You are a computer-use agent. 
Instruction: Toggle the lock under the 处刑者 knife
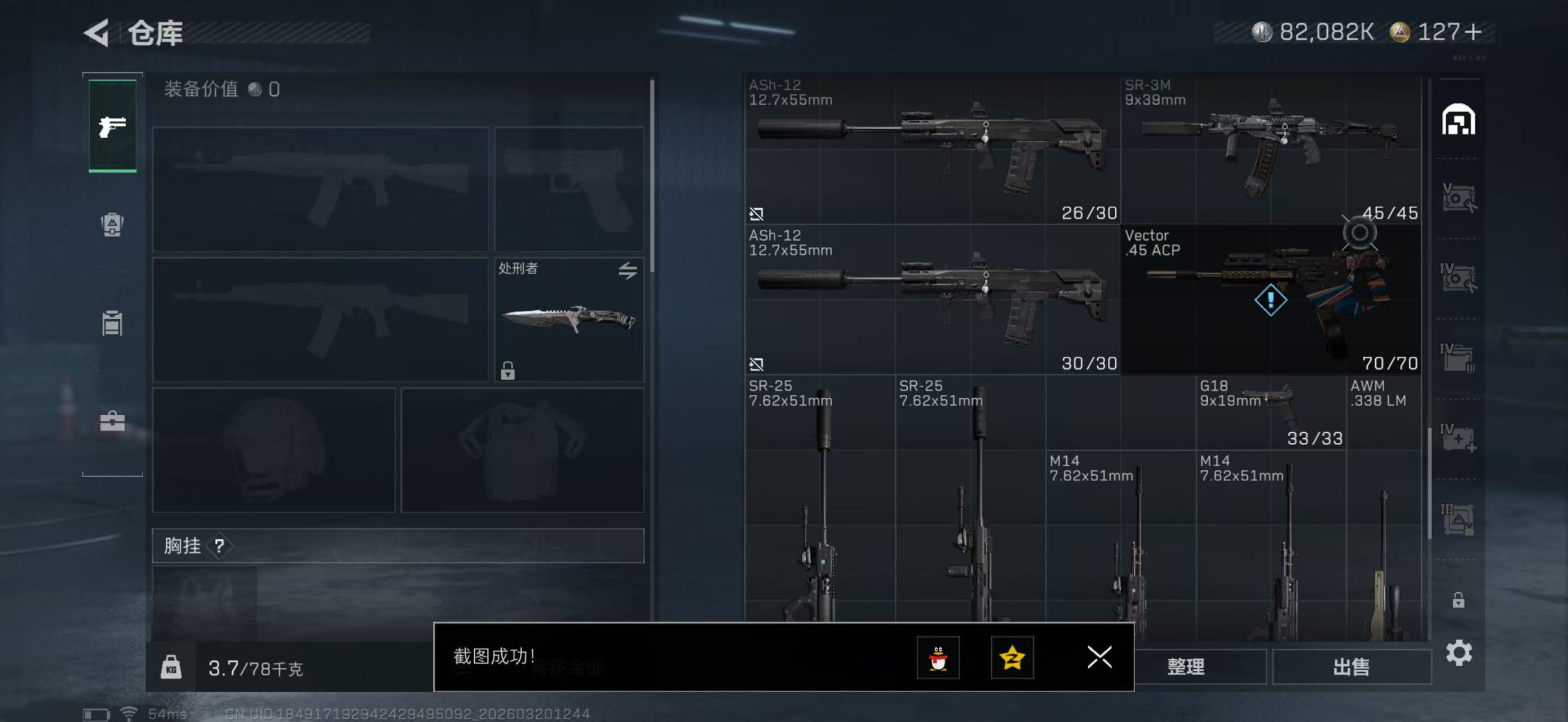coord(507,370)
